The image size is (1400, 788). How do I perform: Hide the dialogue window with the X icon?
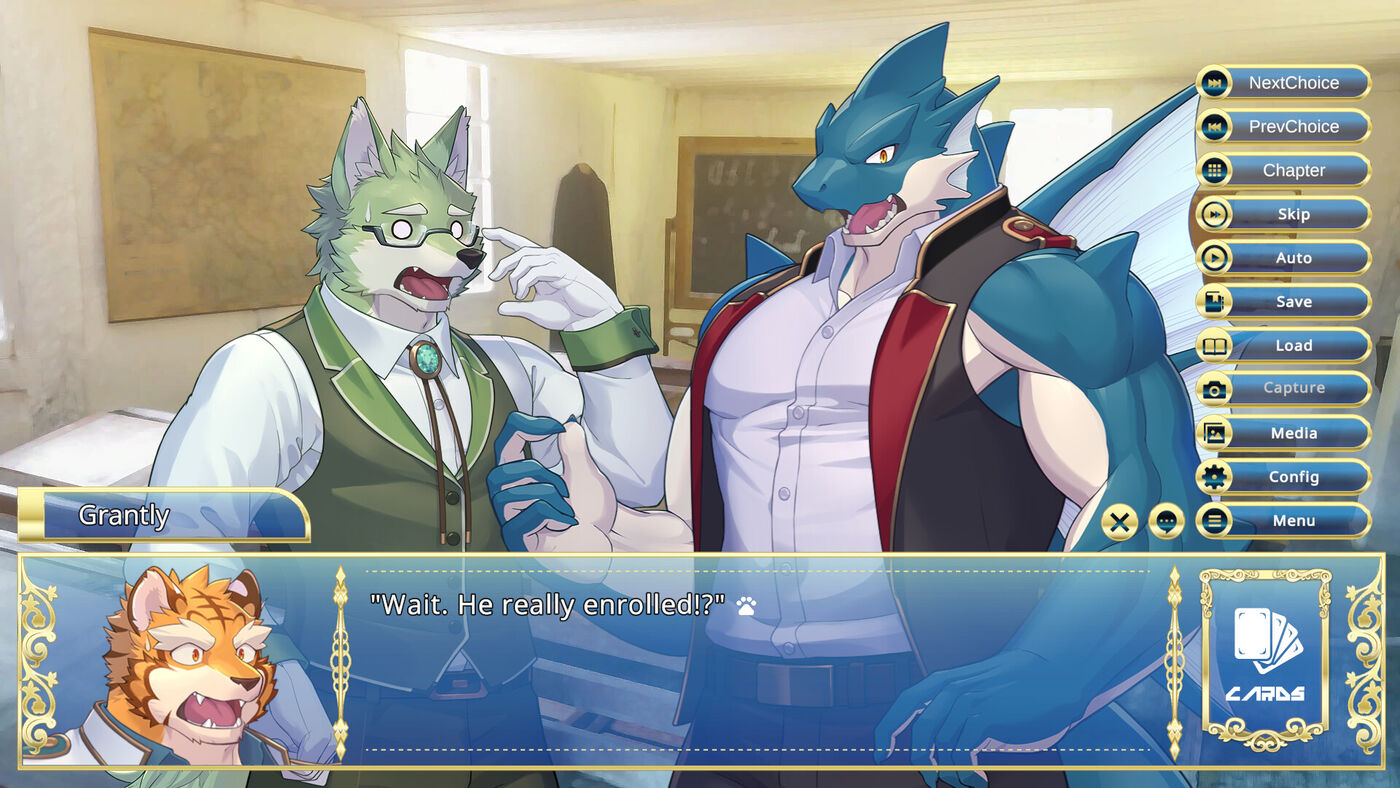pos(1120,521)
